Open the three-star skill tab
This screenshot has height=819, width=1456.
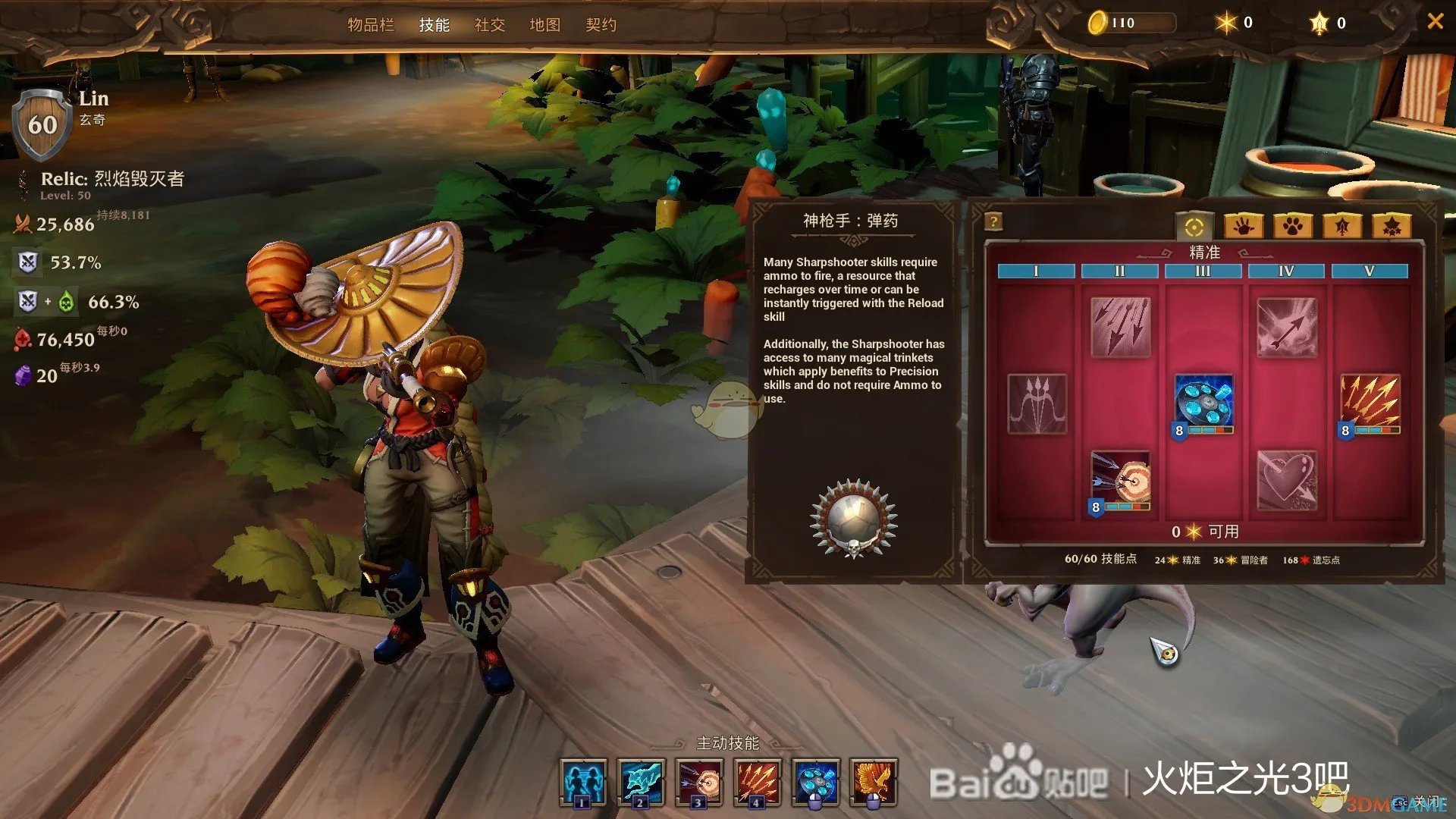tap(1392, 226)
